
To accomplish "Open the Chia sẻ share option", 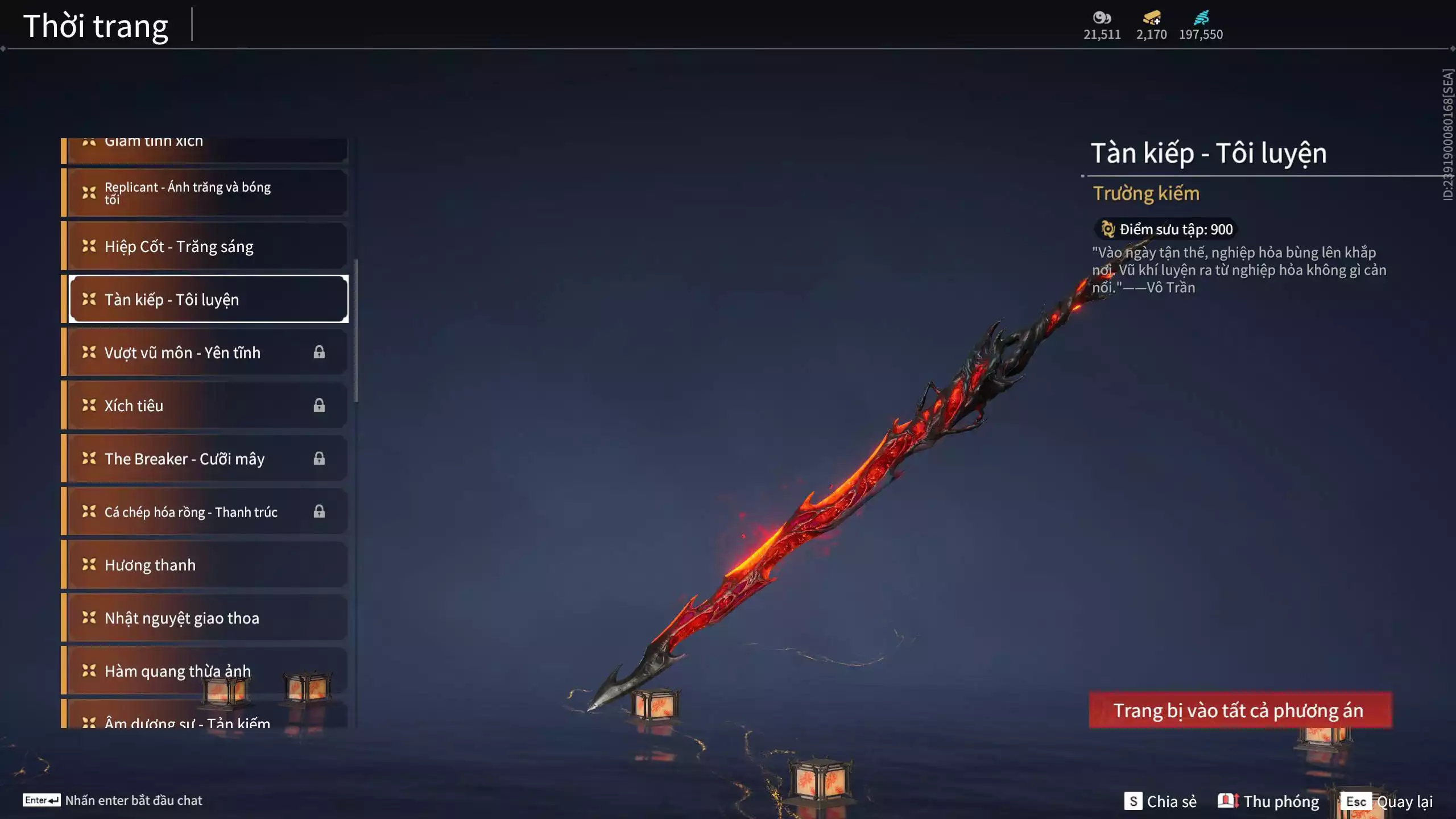I will click(x=1160, y=801).
